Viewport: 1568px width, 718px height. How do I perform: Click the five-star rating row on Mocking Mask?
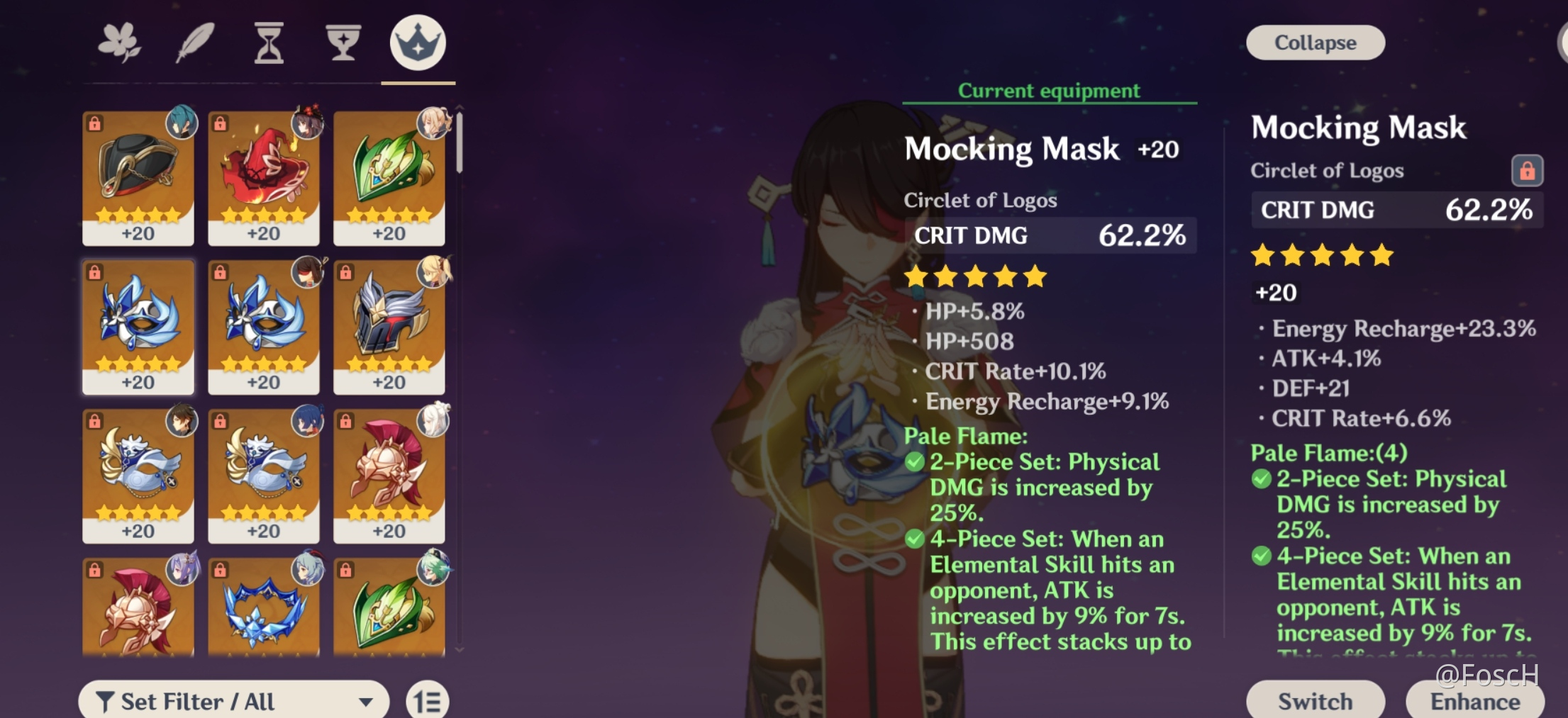pos(974,276)
